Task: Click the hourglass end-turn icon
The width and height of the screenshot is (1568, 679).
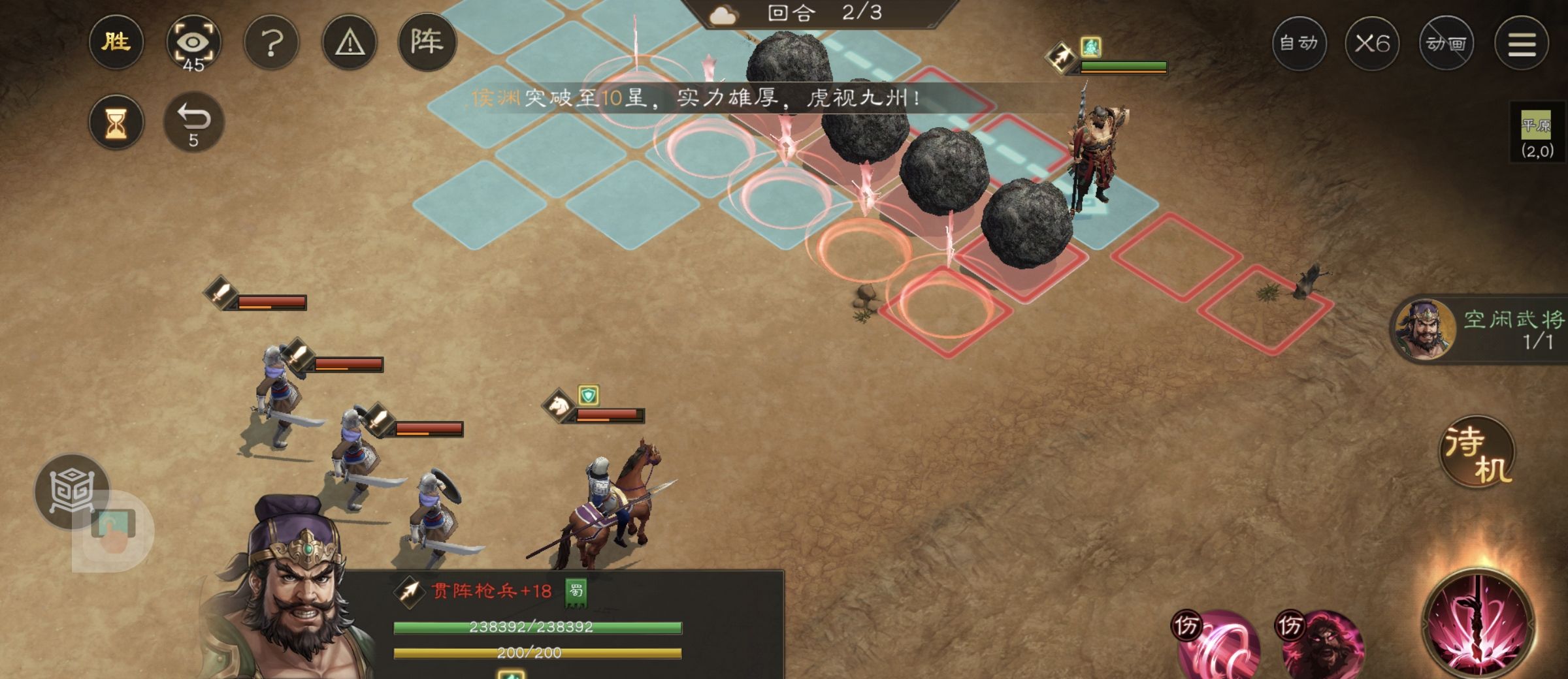Action: (116, 122)
